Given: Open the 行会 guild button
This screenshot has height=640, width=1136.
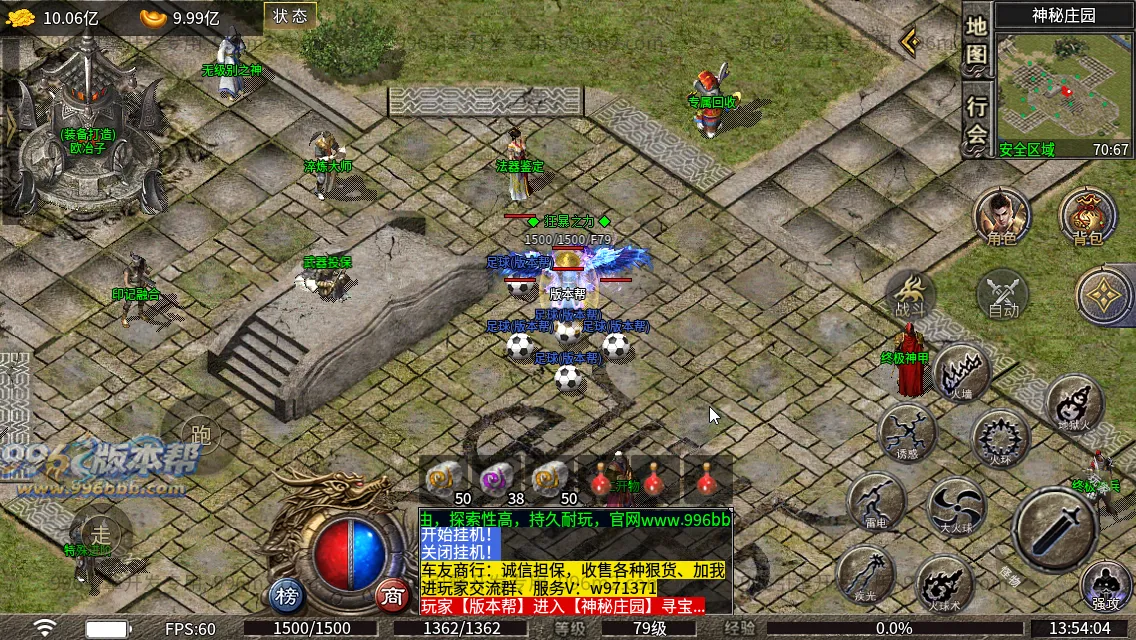Looking at the screenshot, I should [x=976, y=120].
